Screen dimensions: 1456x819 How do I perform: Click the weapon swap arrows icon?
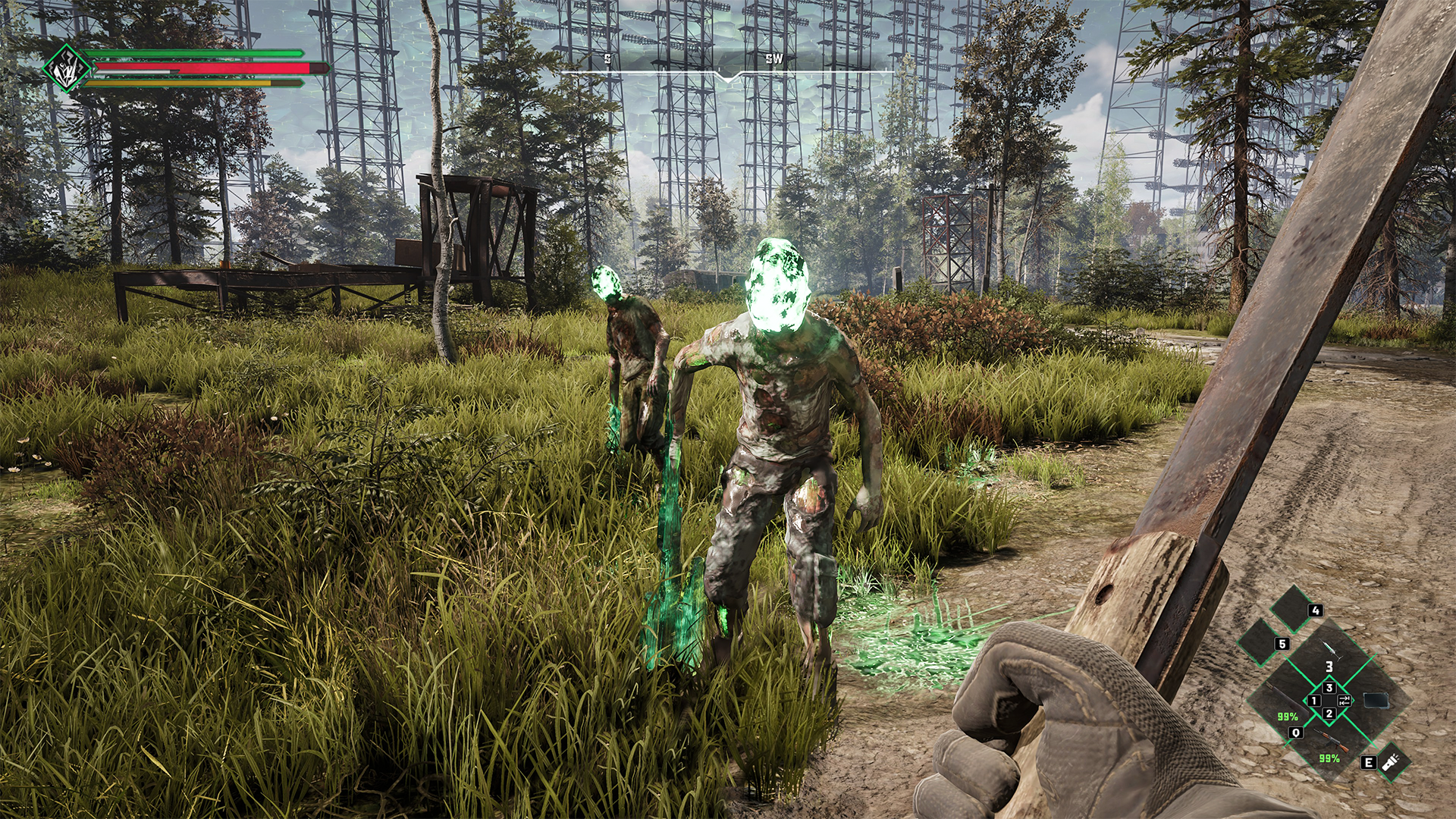(x=1345, y=700)
